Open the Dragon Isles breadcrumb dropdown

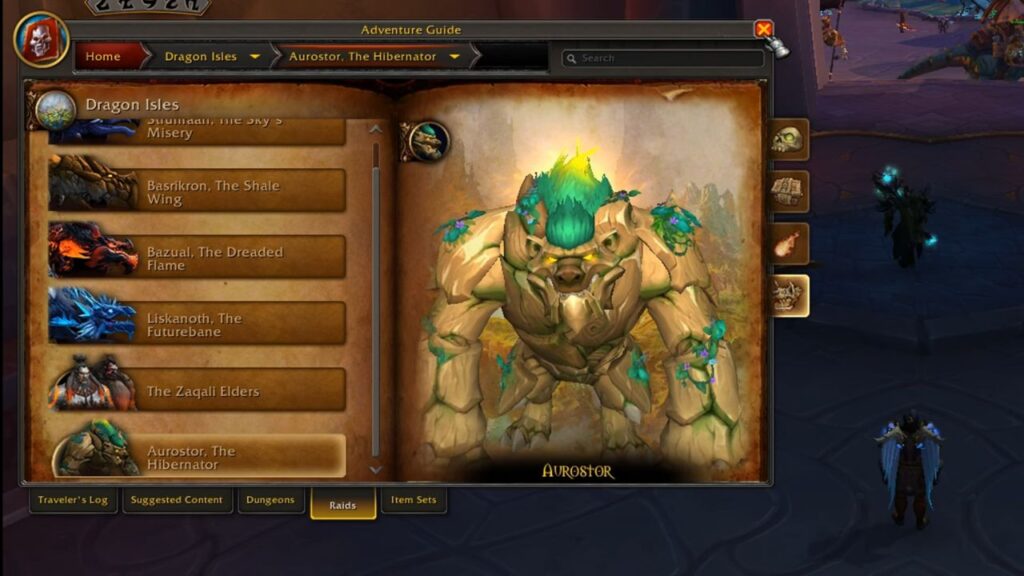coord(255,57)
